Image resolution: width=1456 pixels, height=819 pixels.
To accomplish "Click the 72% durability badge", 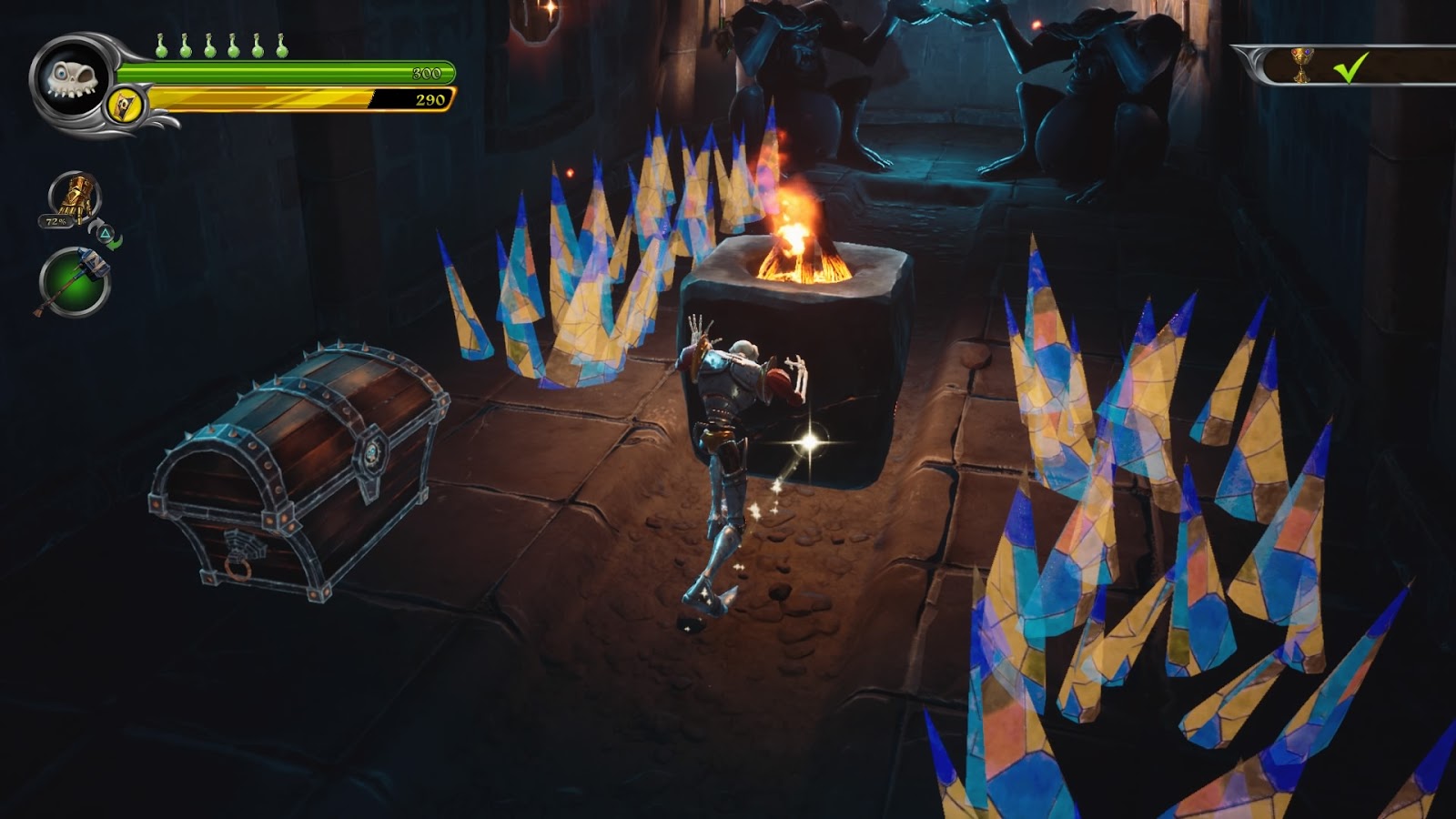I will click(56, 221).
